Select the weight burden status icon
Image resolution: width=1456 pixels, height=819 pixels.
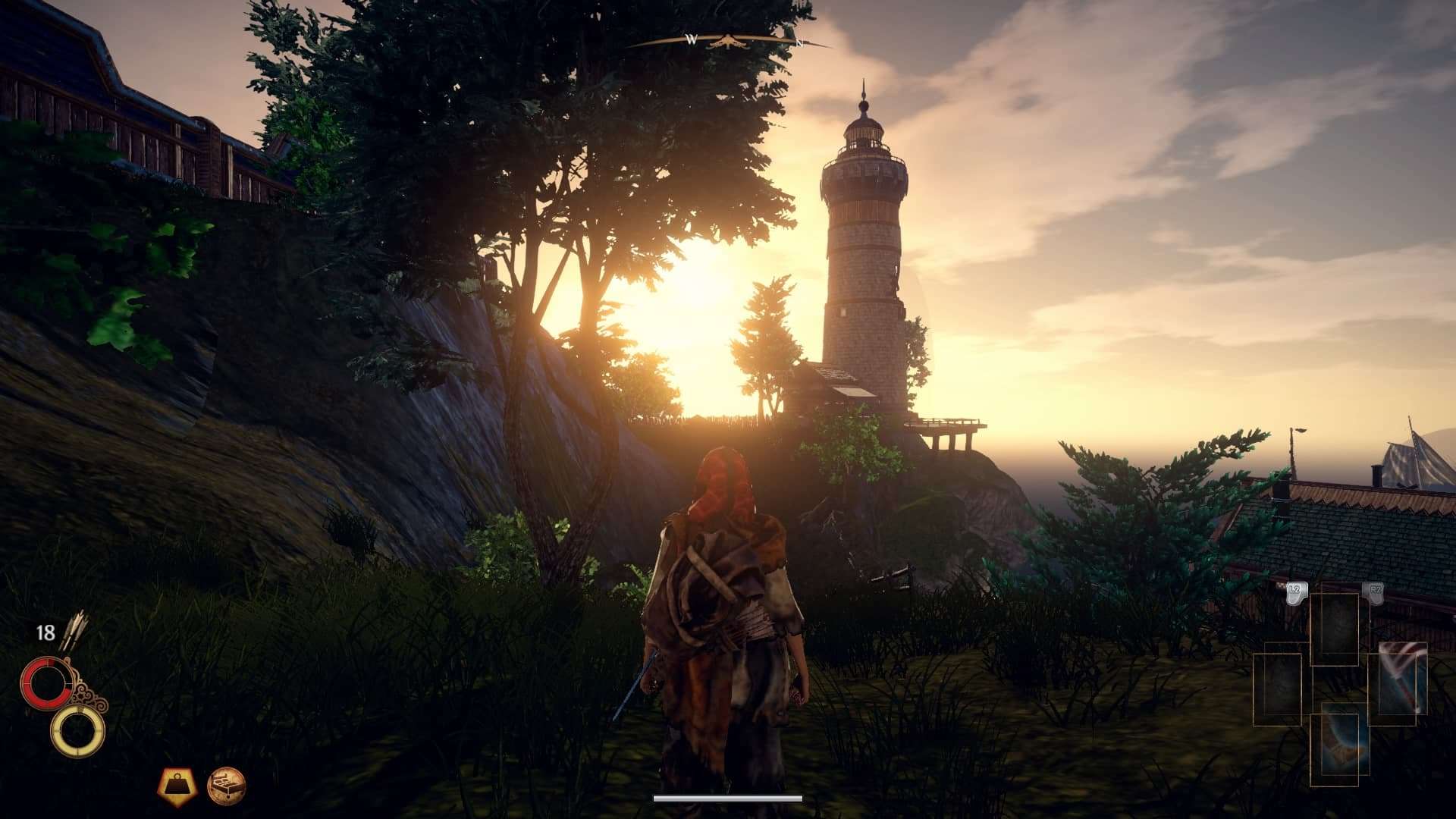click(x=176, y=786)
